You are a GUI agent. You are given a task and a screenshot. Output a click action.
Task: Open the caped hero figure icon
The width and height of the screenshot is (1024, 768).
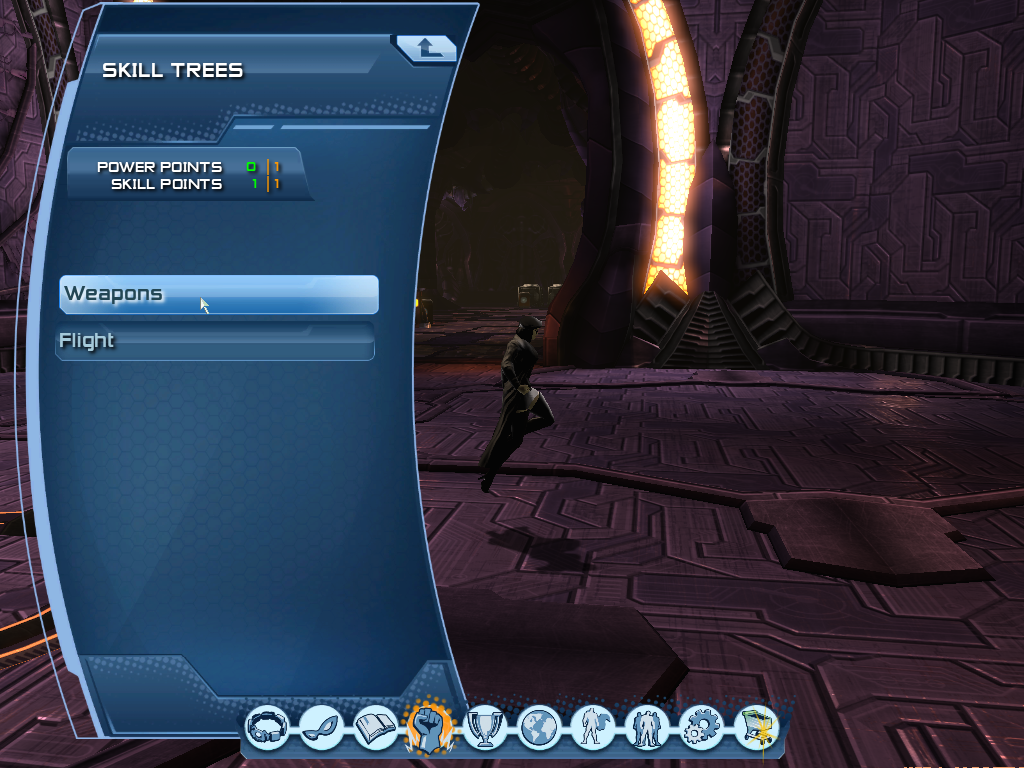(593, 727)
